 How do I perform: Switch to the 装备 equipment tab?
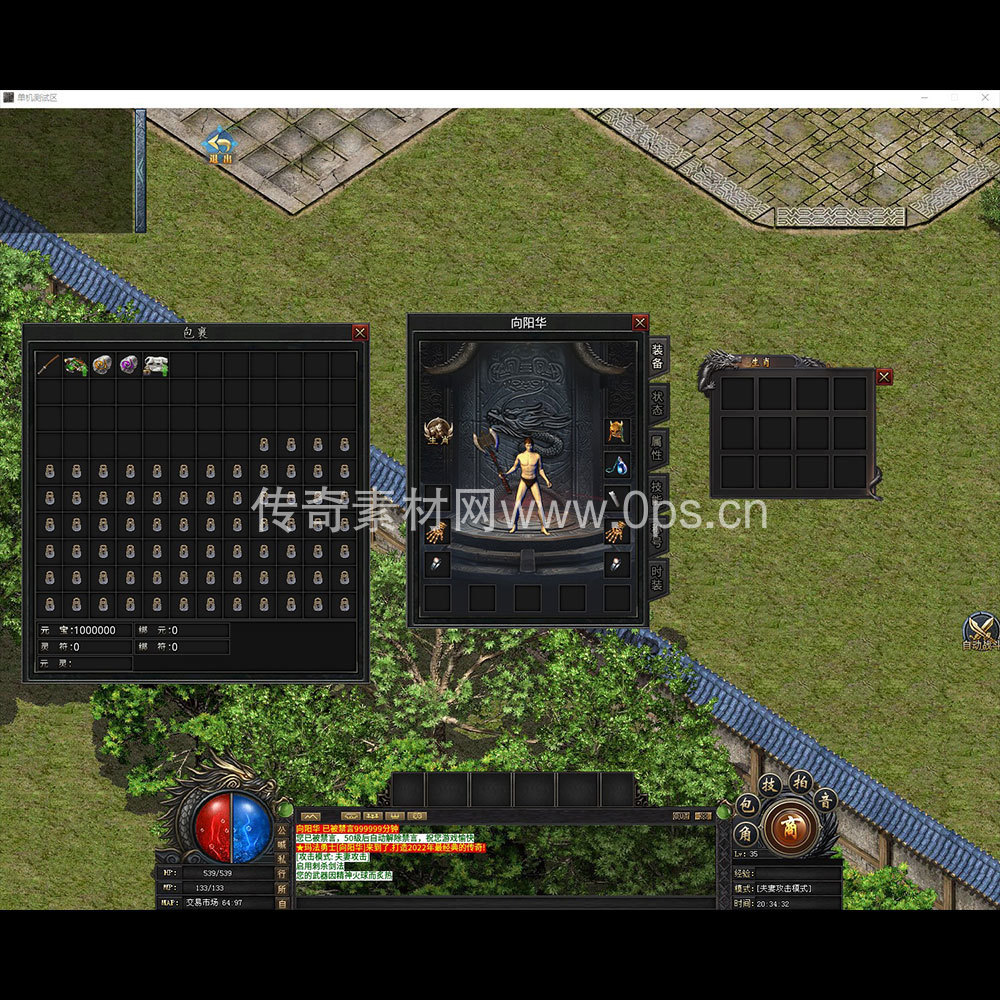point(657,356)
